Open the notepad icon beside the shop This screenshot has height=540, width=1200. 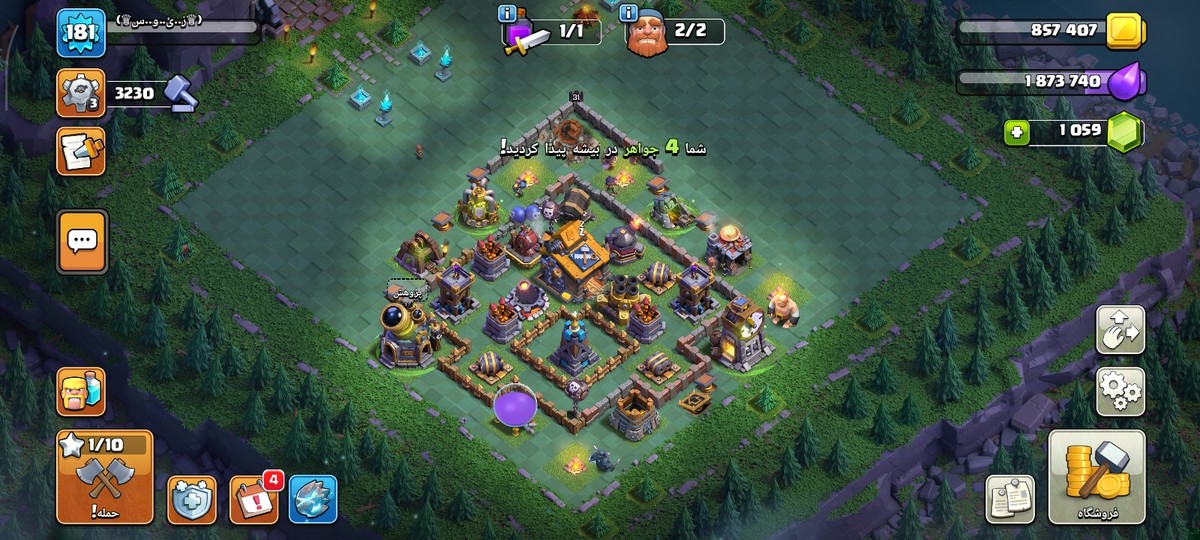pos(1009,499)
